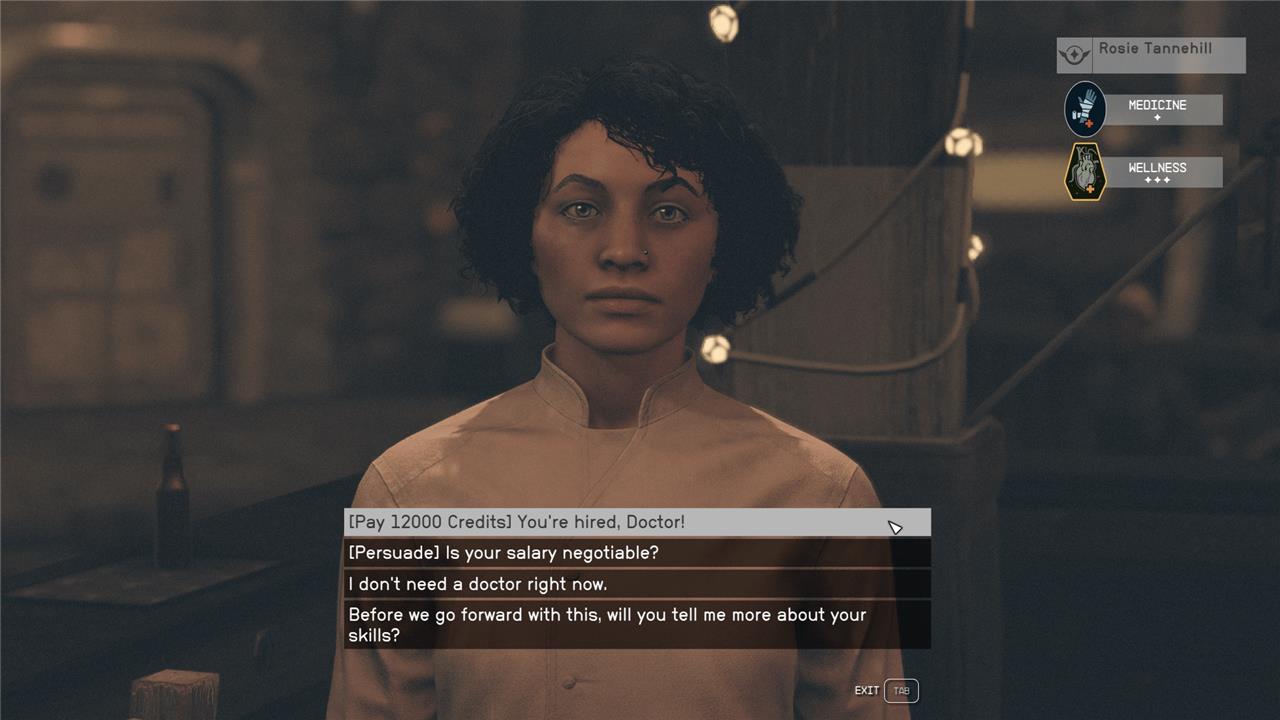
Task: Ask Rosie to tell more about her skills
Action: [636, 625]
